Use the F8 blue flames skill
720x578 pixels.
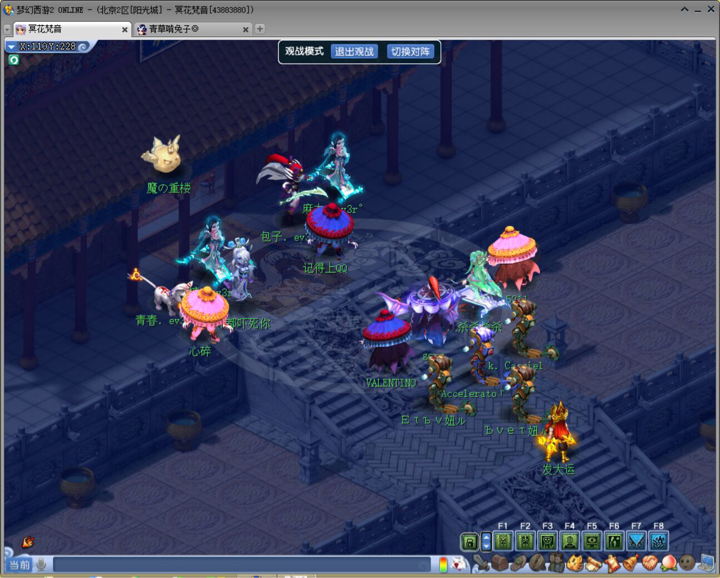click(658, 541)
